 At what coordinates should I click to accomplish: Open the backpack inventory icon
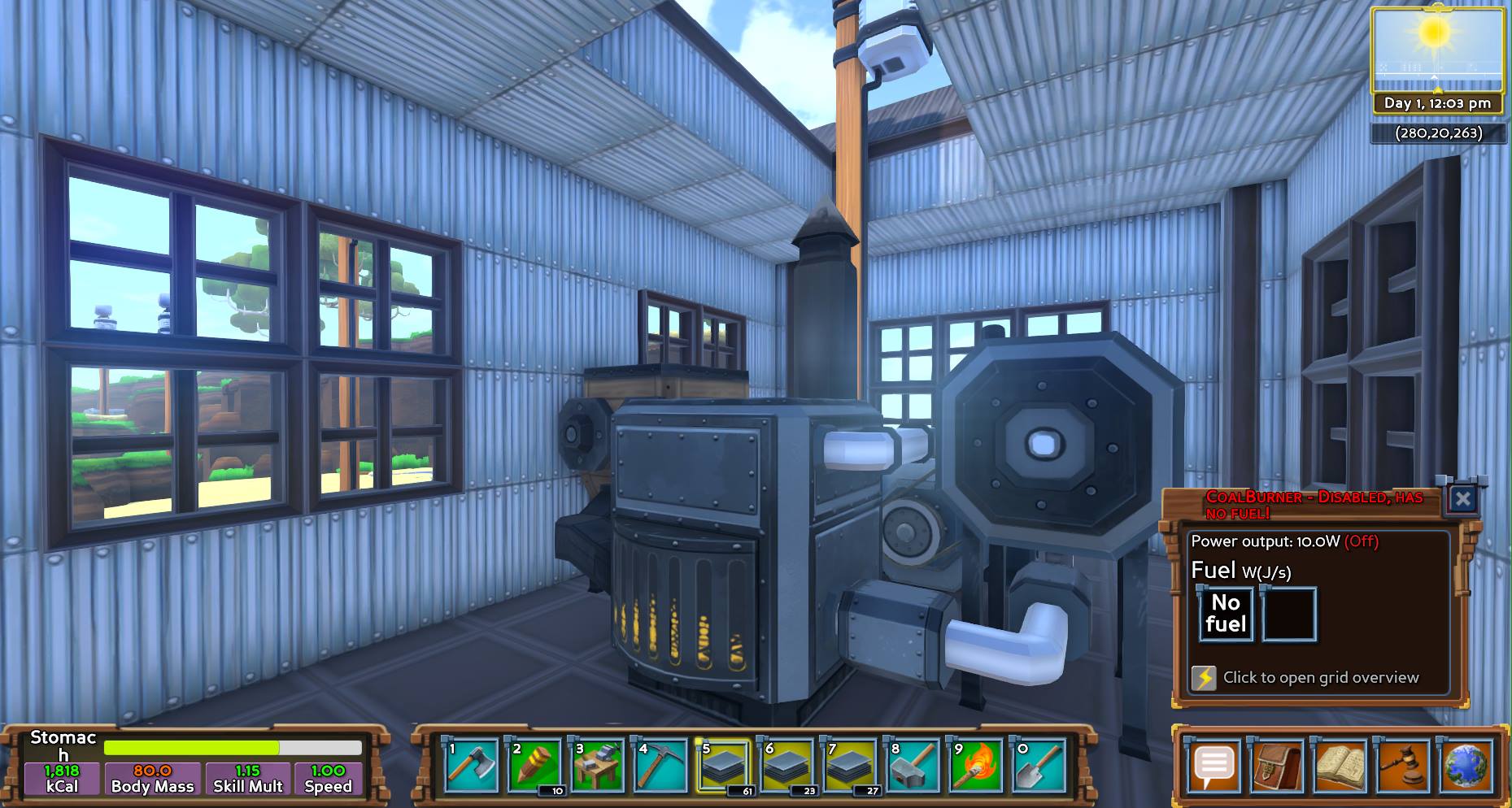click(1277, 765)
